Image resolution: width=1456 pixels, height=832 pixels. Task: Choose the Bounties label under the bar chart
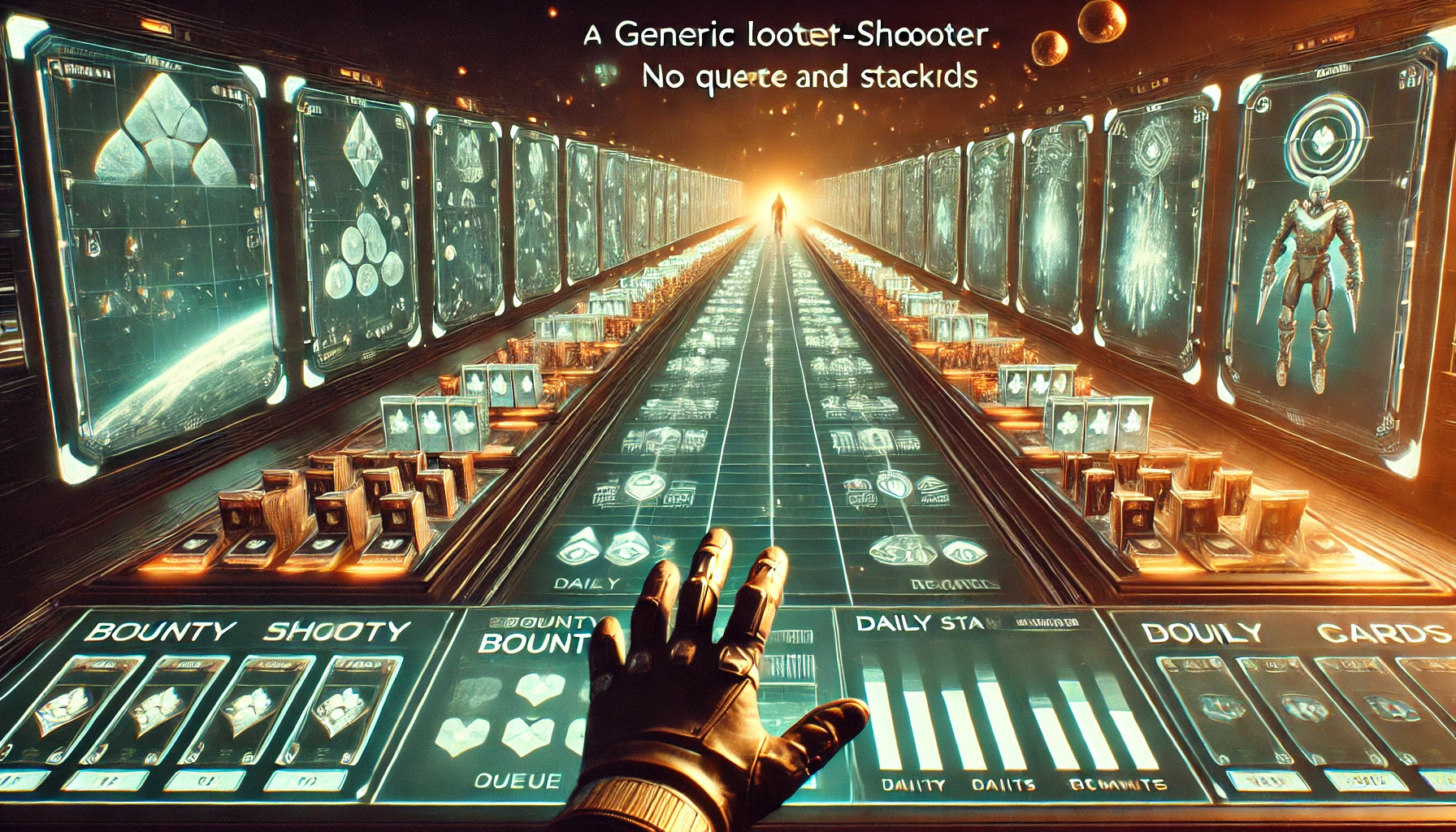[1117, 785]
